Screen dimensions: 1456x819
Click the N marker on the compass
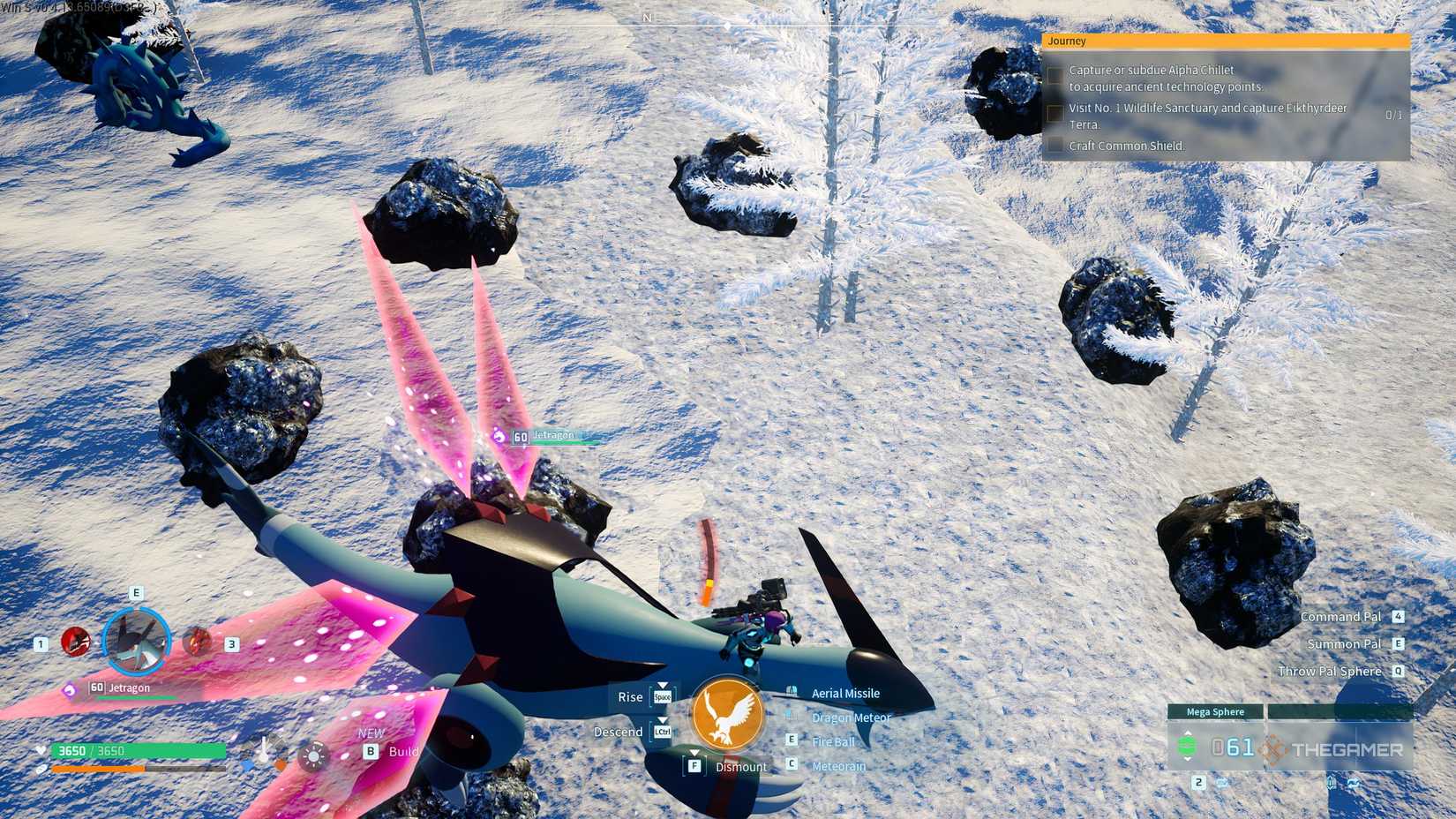pyautogui.click(x=647, y=17)
